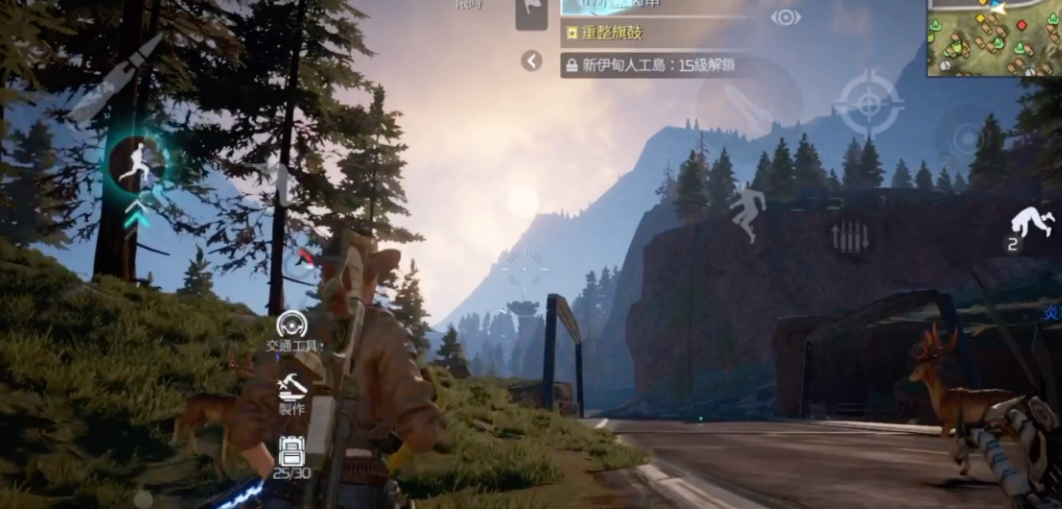The image size is (1062, 509).
Task: Open the 交通工具 vehicle menu
Action: click(292, 329)
